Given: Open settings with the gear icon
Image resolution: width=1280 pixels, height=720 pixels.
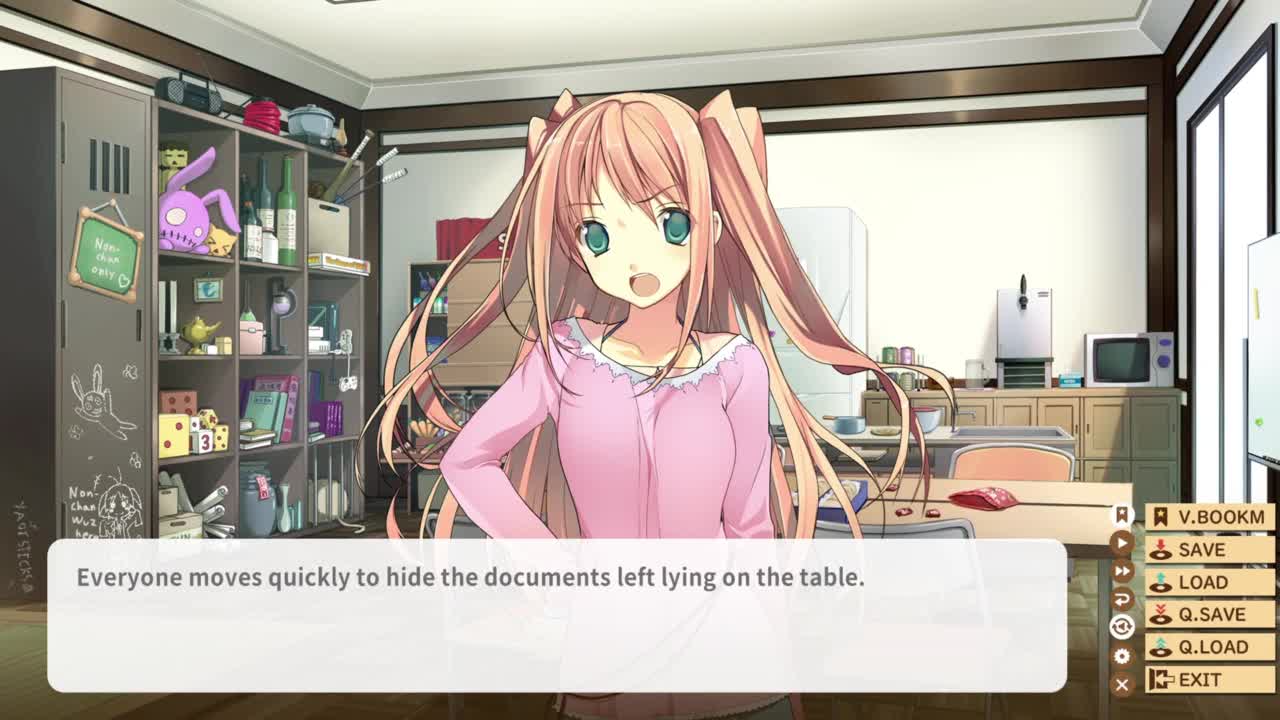Looking at the screenshot, I should pyautogui.click(x=1122, y=656).
